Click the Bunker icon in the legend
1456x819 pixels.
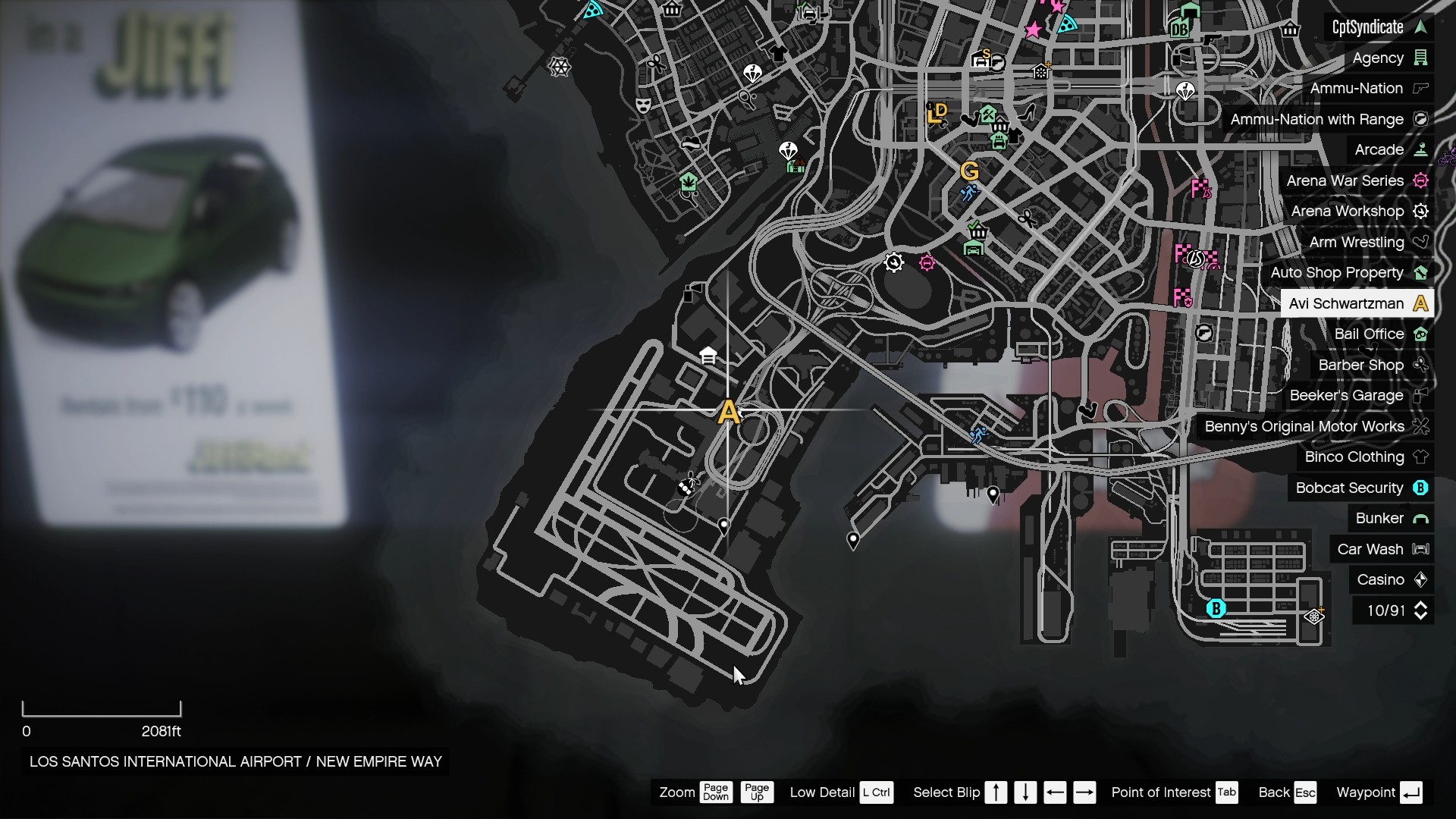point(1423,518)
